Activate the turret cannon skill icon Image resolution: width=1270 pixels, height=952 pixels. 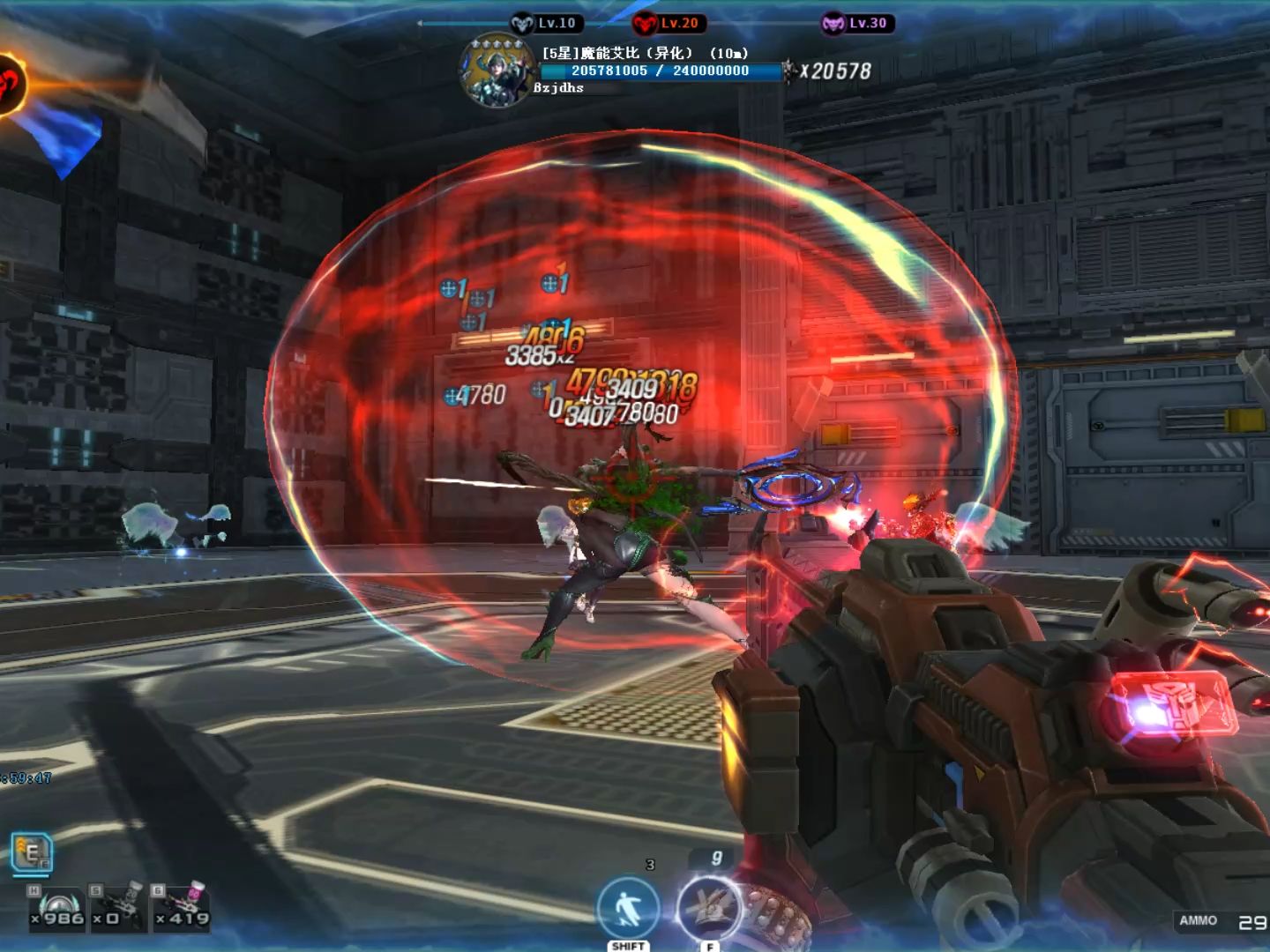click(709, 908)
